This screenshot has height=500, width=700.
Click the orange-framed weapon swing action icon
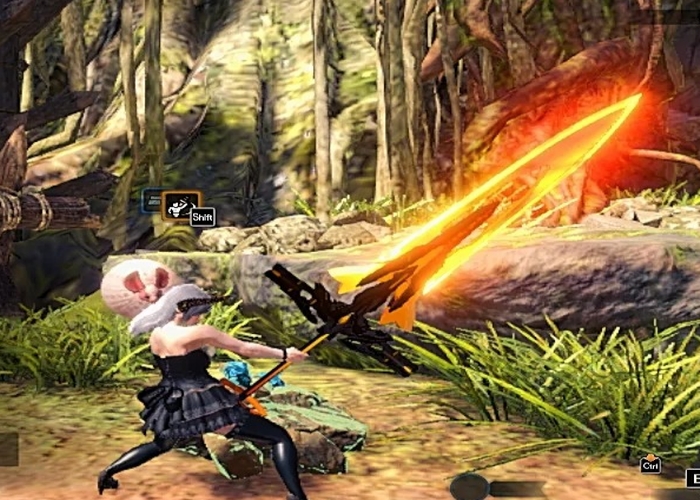[x=181, y=205]
